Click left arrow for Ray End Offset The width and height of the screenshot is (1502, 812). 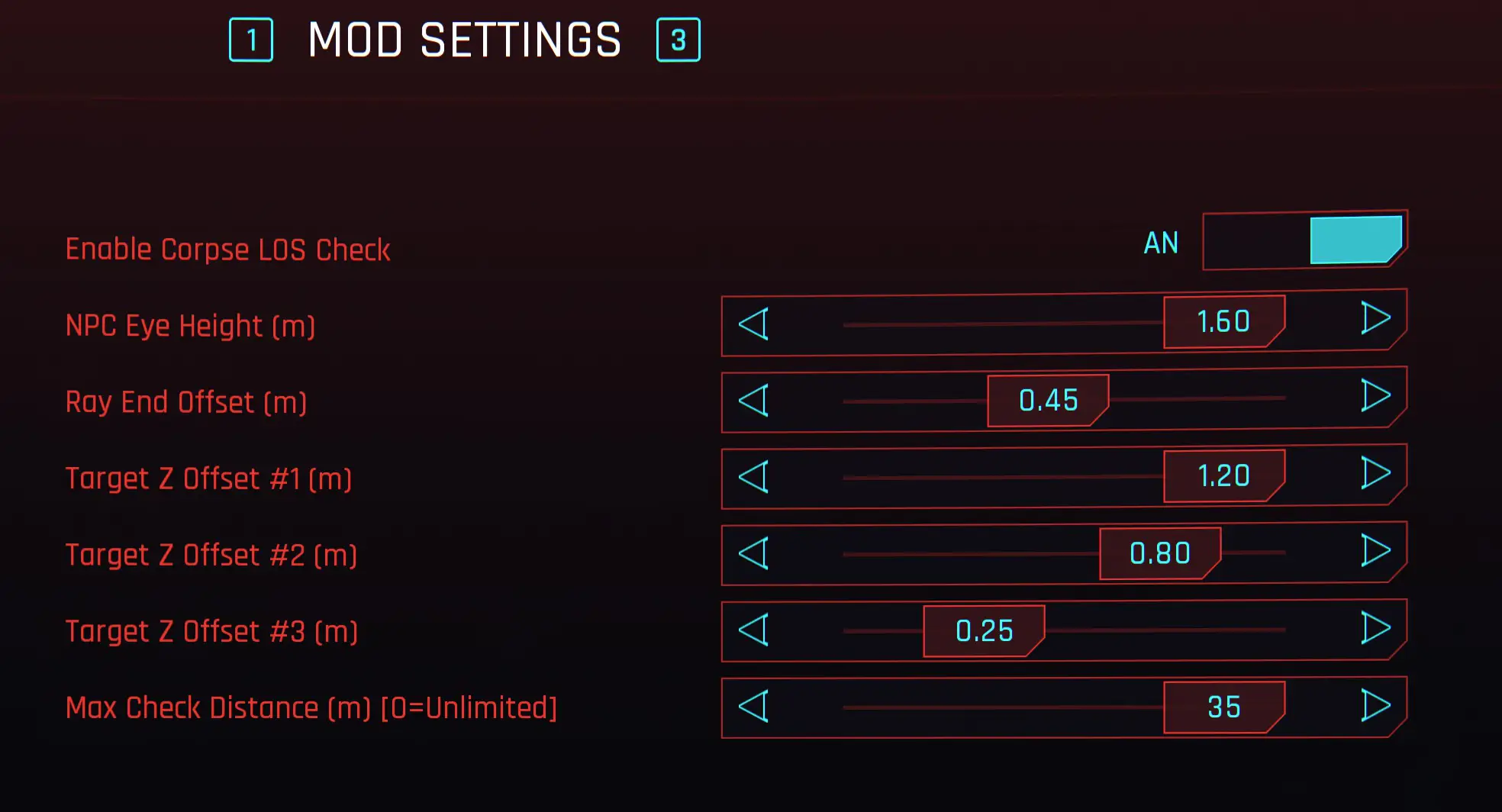[754, 401]
